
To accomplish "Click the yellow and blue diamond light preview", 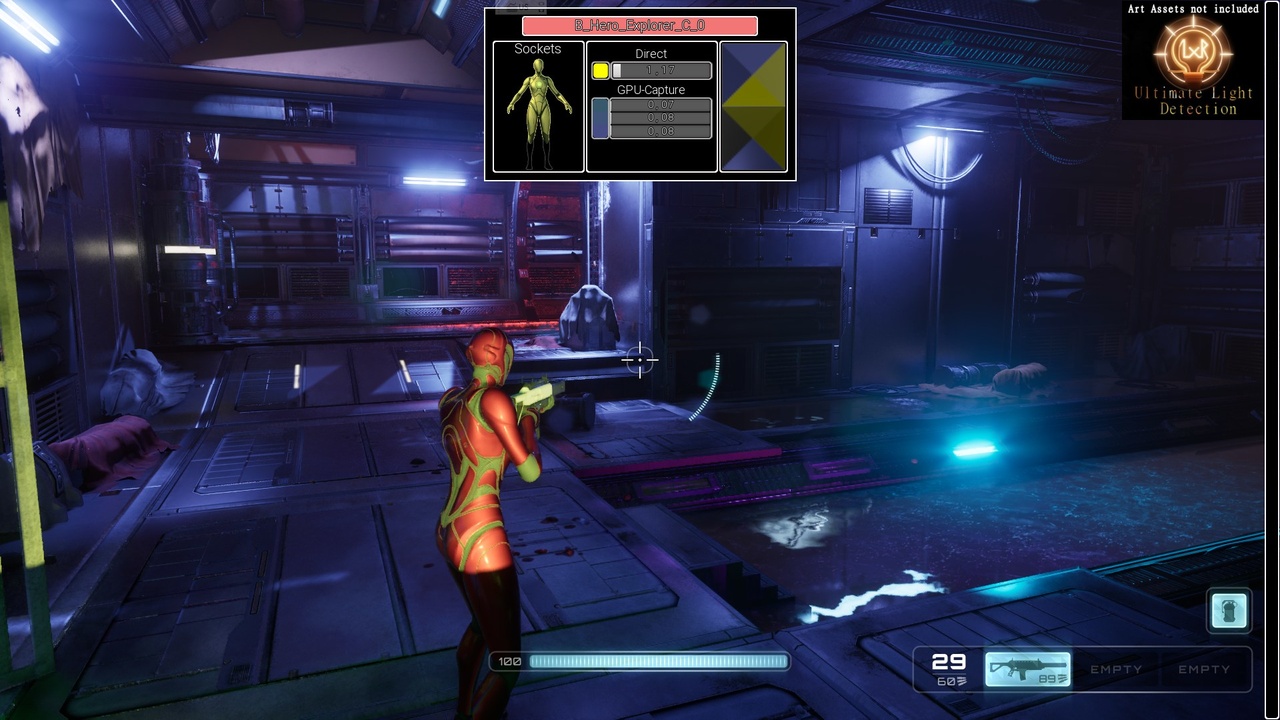I will pos(754,106).
